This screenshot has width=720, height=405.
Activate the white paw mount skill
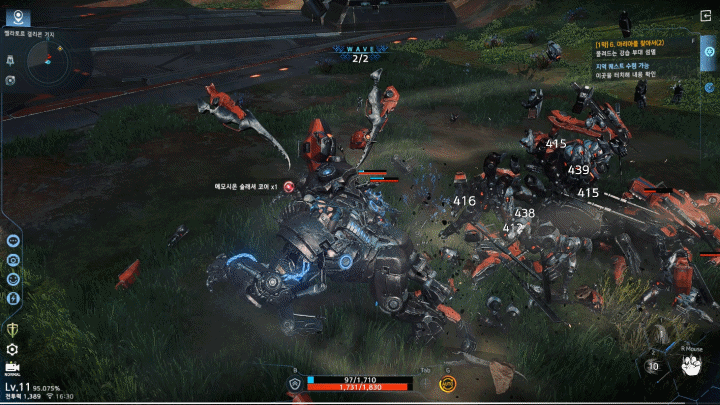point(690,365)
